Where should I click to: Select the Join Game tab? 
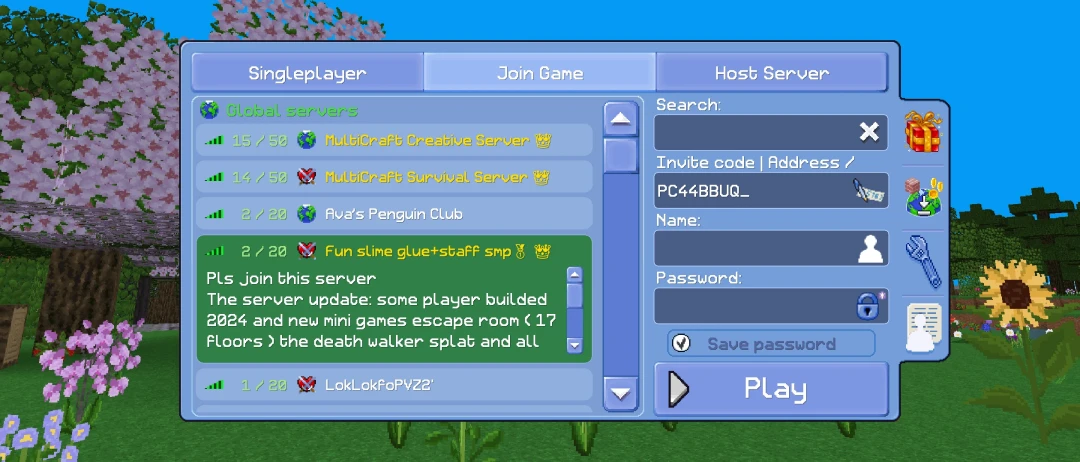pos(540,73)
